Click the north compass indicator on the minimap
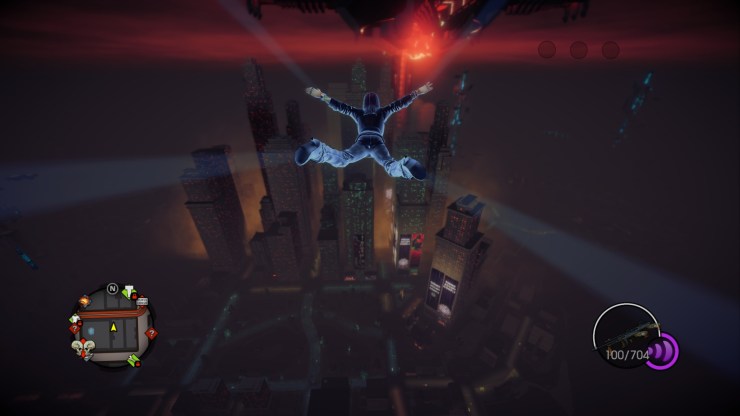 click(113, 289)
